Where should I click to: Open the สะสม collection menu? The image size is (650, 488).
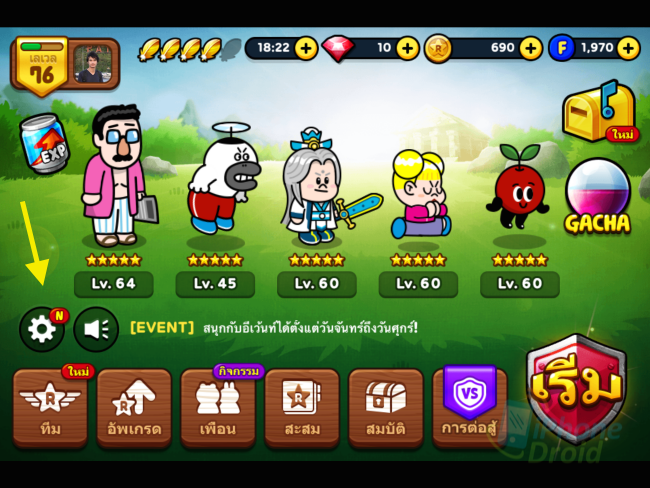click(302, 407)
